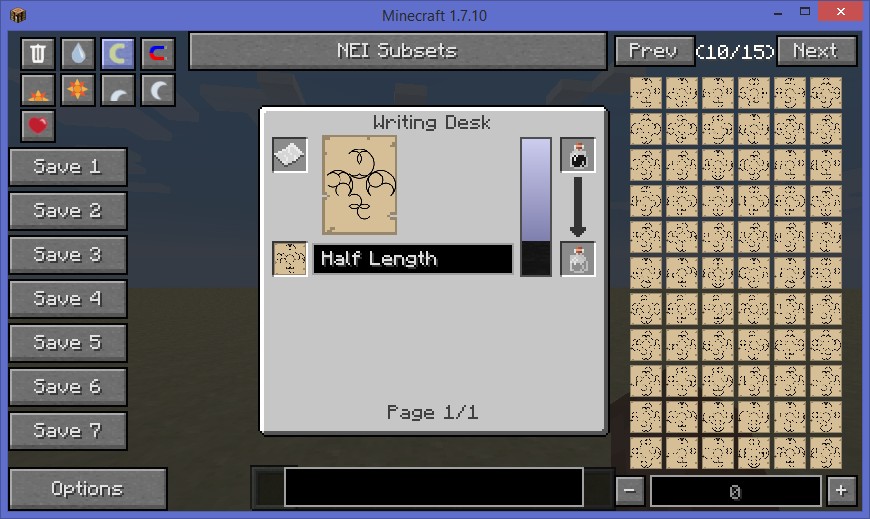Screen dimensions: 870x519
Task: Click the Next item page button
Action: click(x=815, y=51)
